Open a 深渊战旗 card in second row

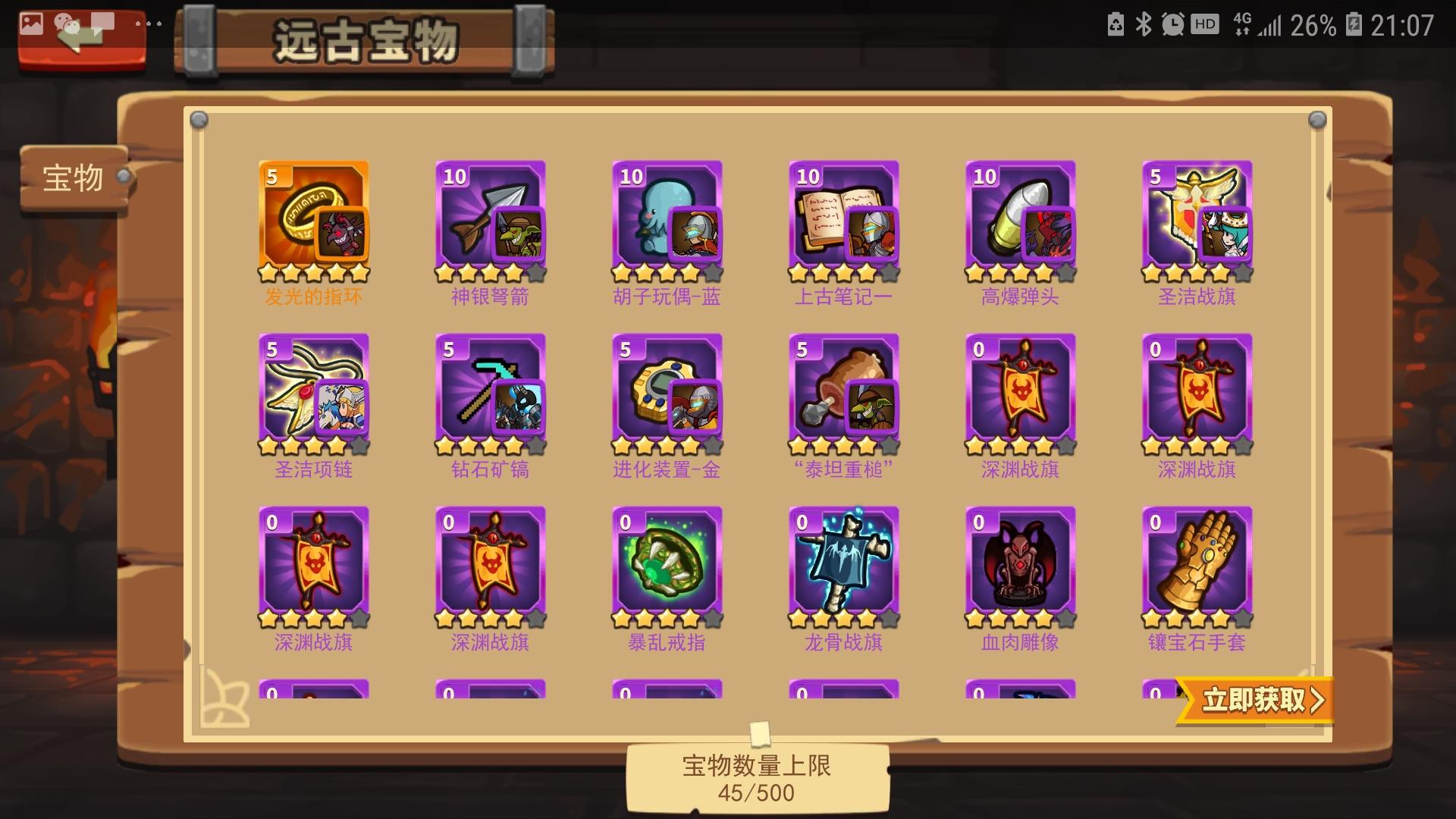(x=1020, y=391)
